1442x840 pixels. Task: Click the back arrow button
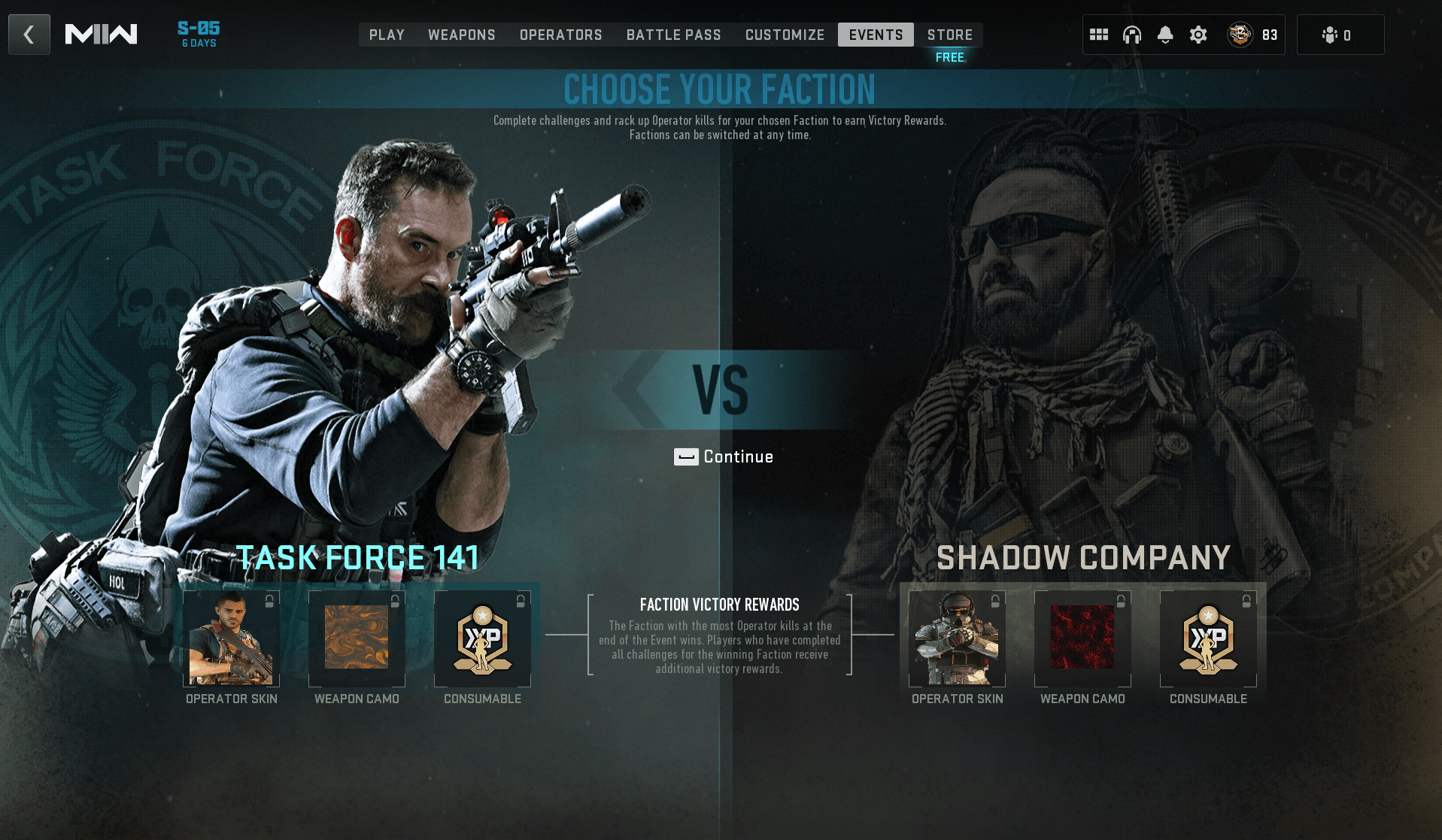click(29, 34)
